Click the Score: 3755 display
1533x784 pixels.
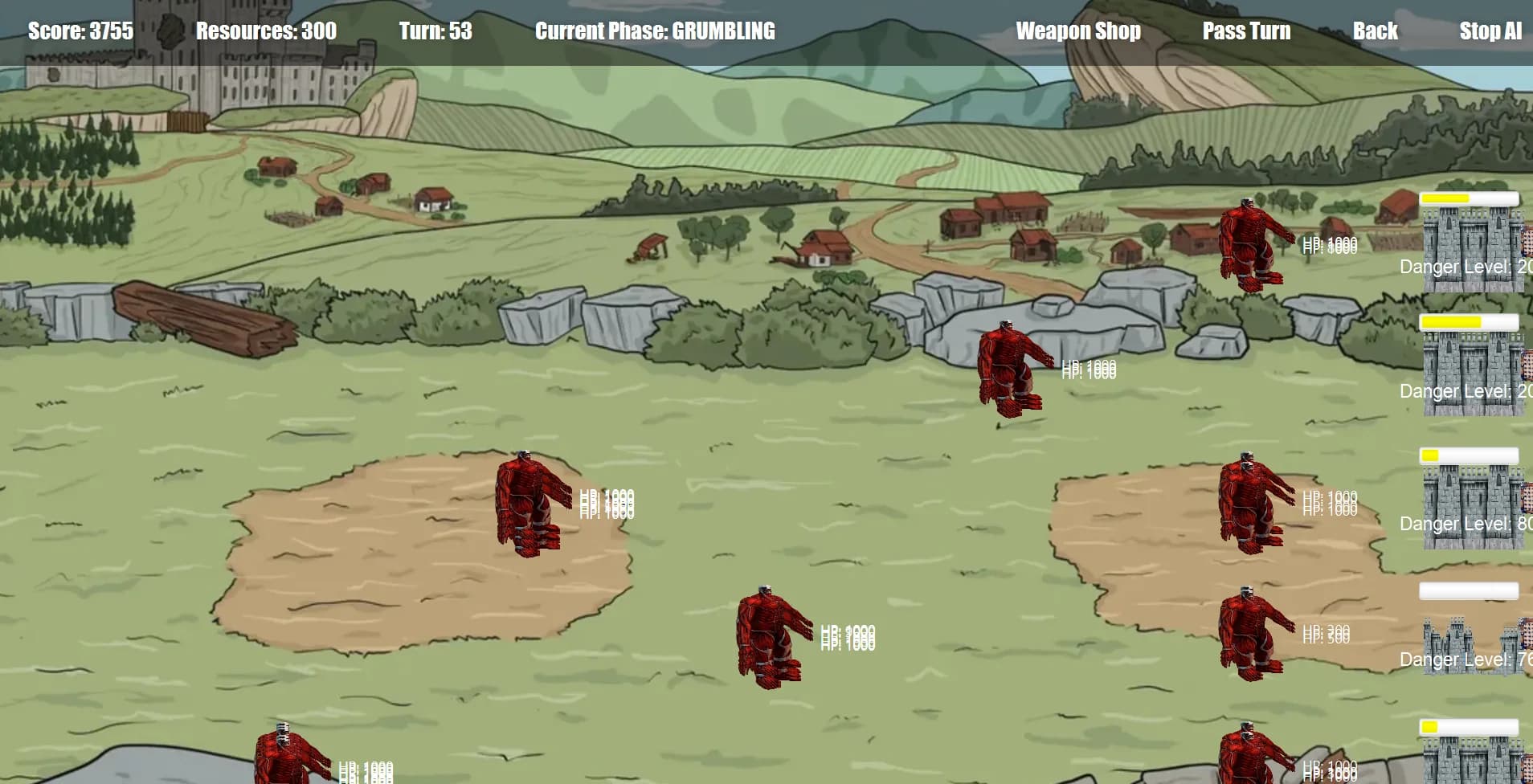(x=80, y=31)
